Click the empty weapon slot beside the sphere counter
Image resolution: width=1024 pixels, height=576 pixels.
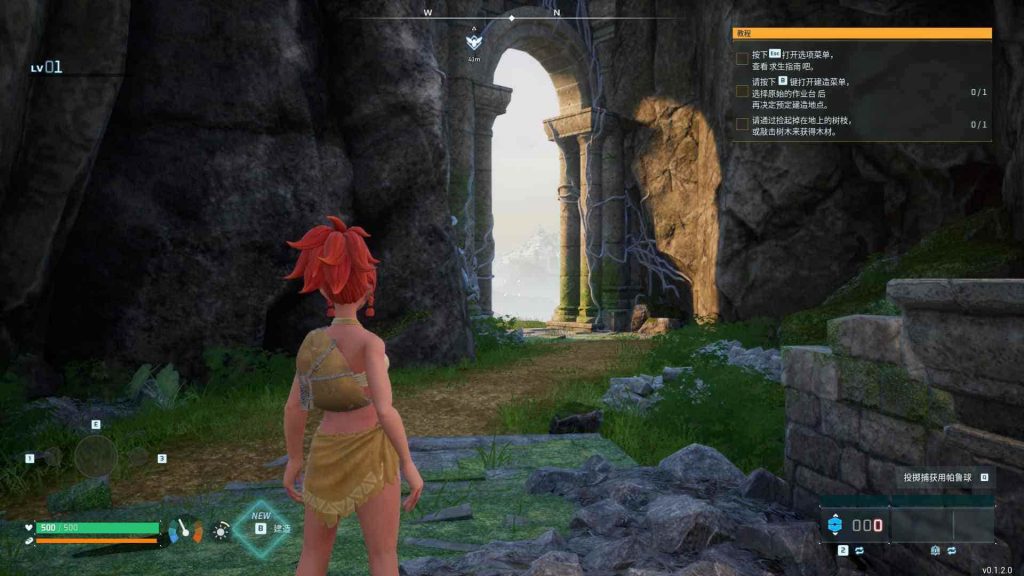click(941, 525)
